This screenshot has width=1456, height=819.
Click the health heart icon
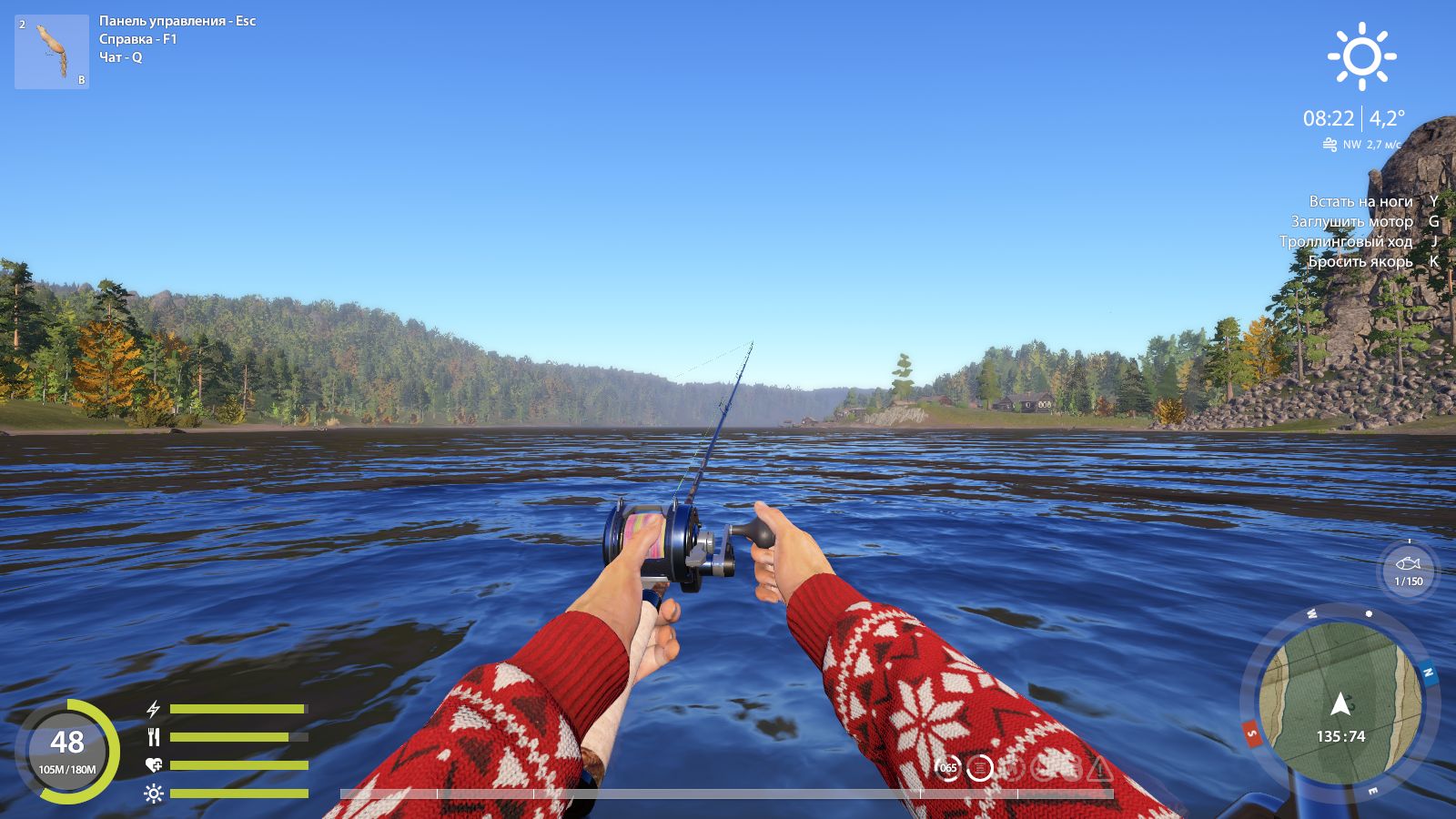(x=153, y=764)
